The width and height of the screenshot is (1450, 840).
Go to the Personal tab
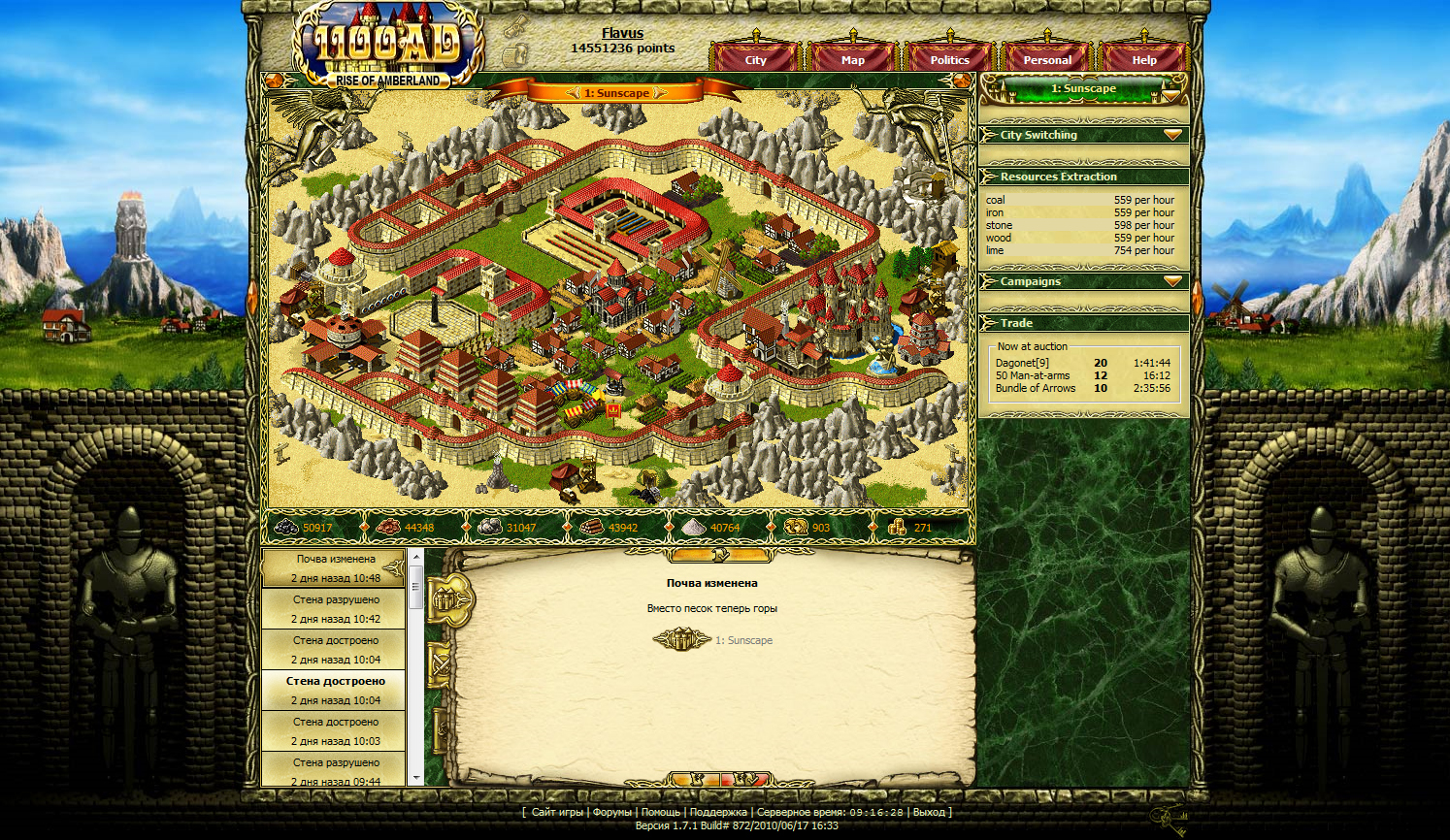tap(1047, 60)
